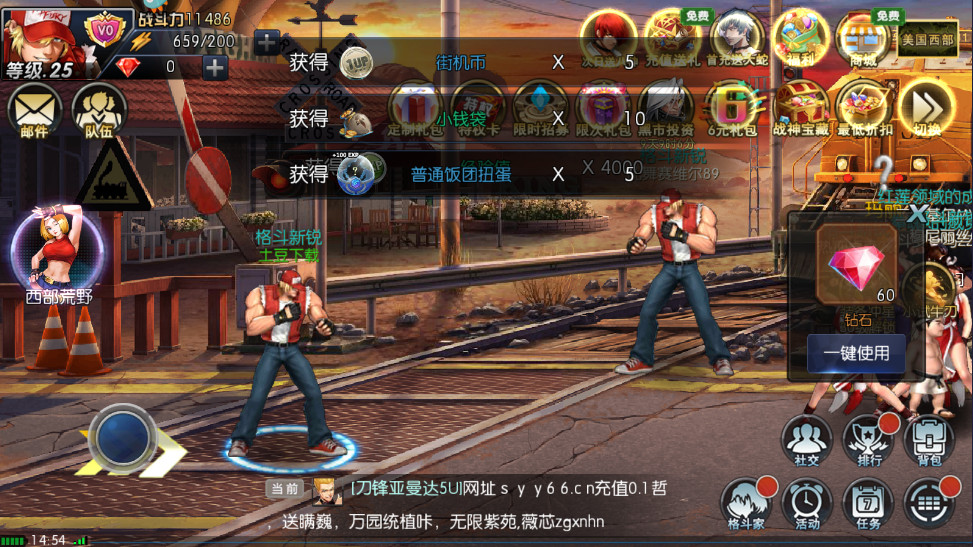The image size is (973, 547).
Task: Open the 任务 quest list
Action: tap(868, 502)
